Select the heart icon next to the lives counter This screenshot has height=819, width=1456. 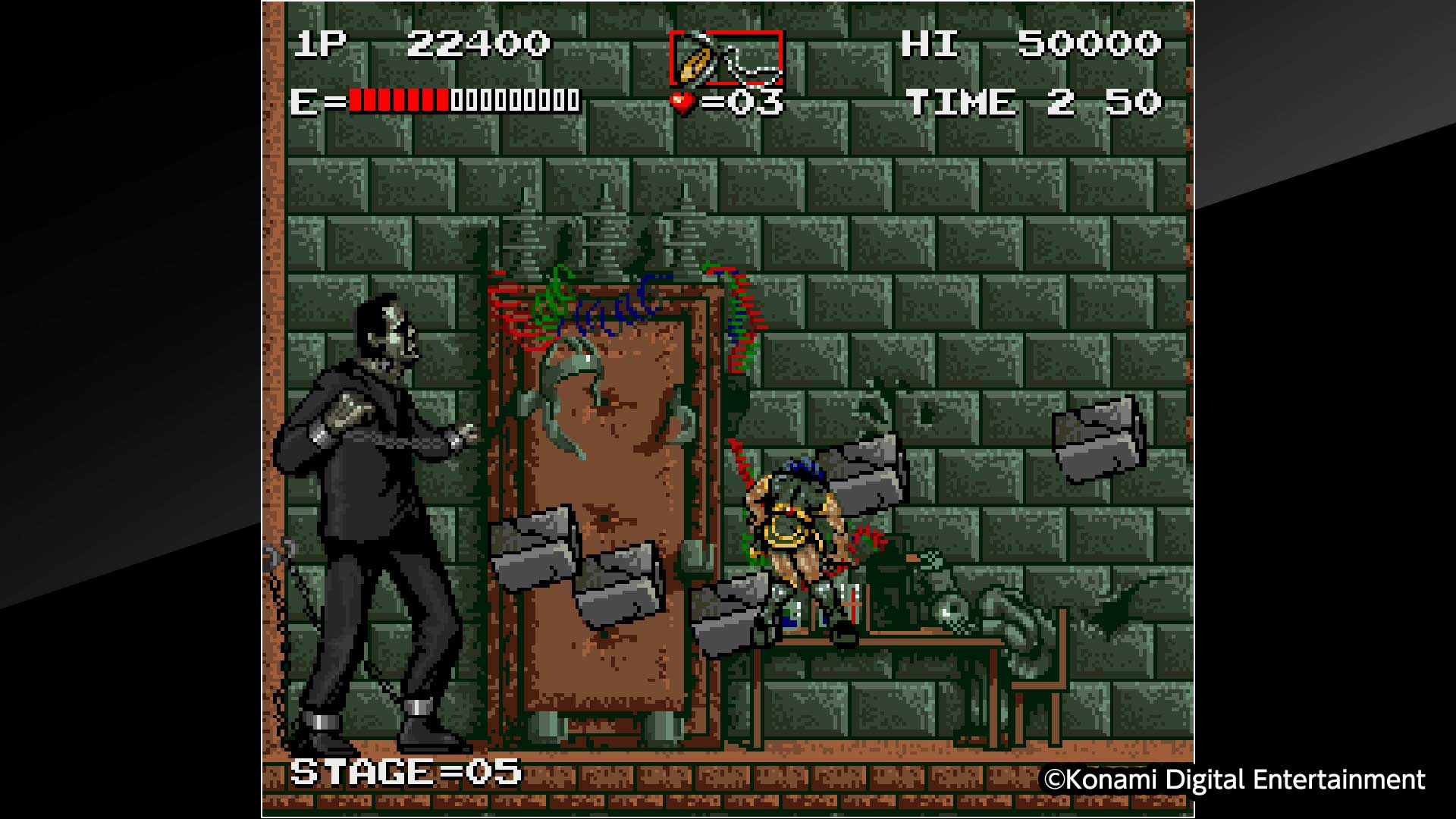(x=682, y=100)
